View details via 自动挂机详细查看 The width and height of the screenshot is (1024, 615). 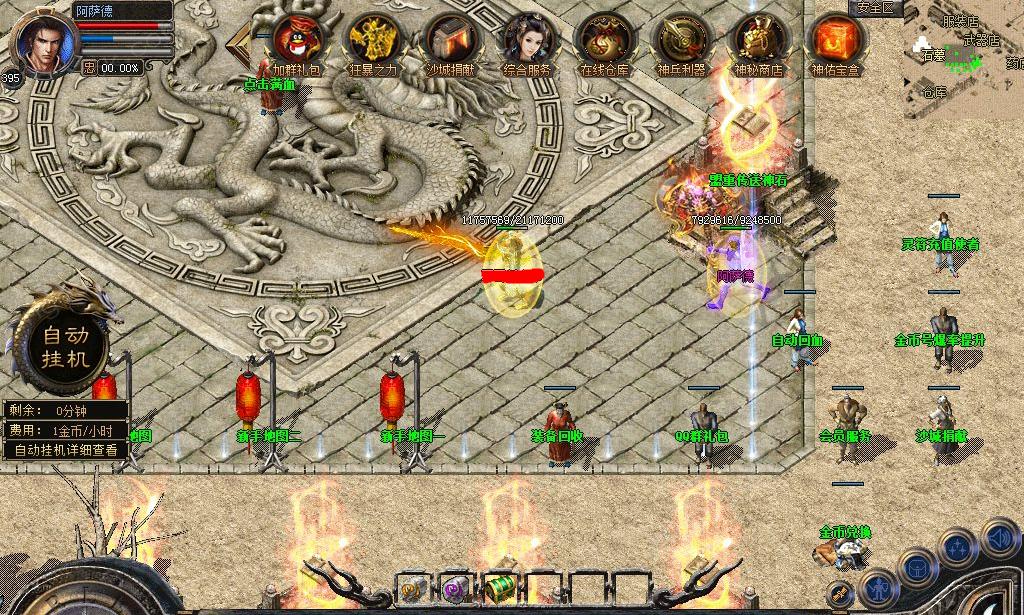pos(65,450)
